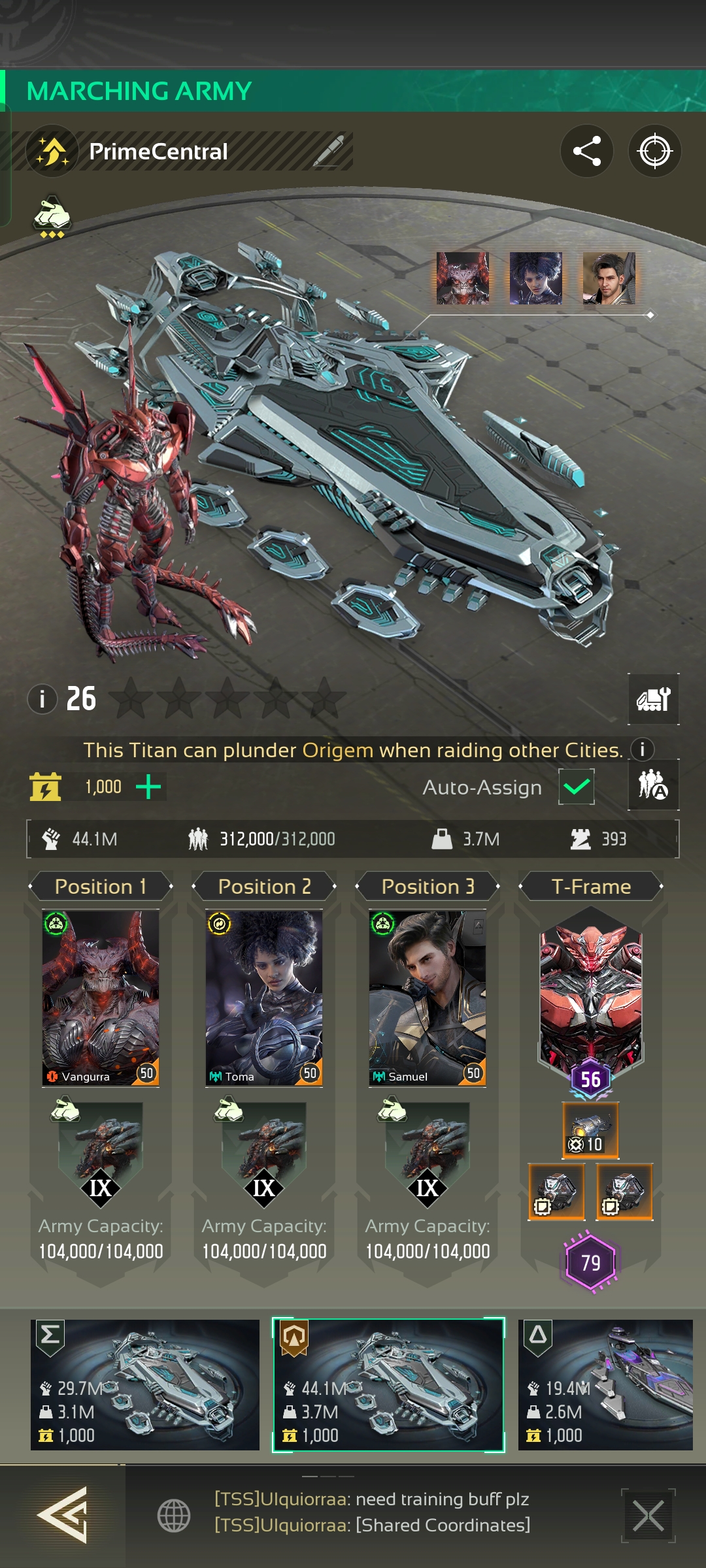Switch to the 29.7M power army preset
The height and width of the screenshot is (1568, 706).
point(145,1384)
